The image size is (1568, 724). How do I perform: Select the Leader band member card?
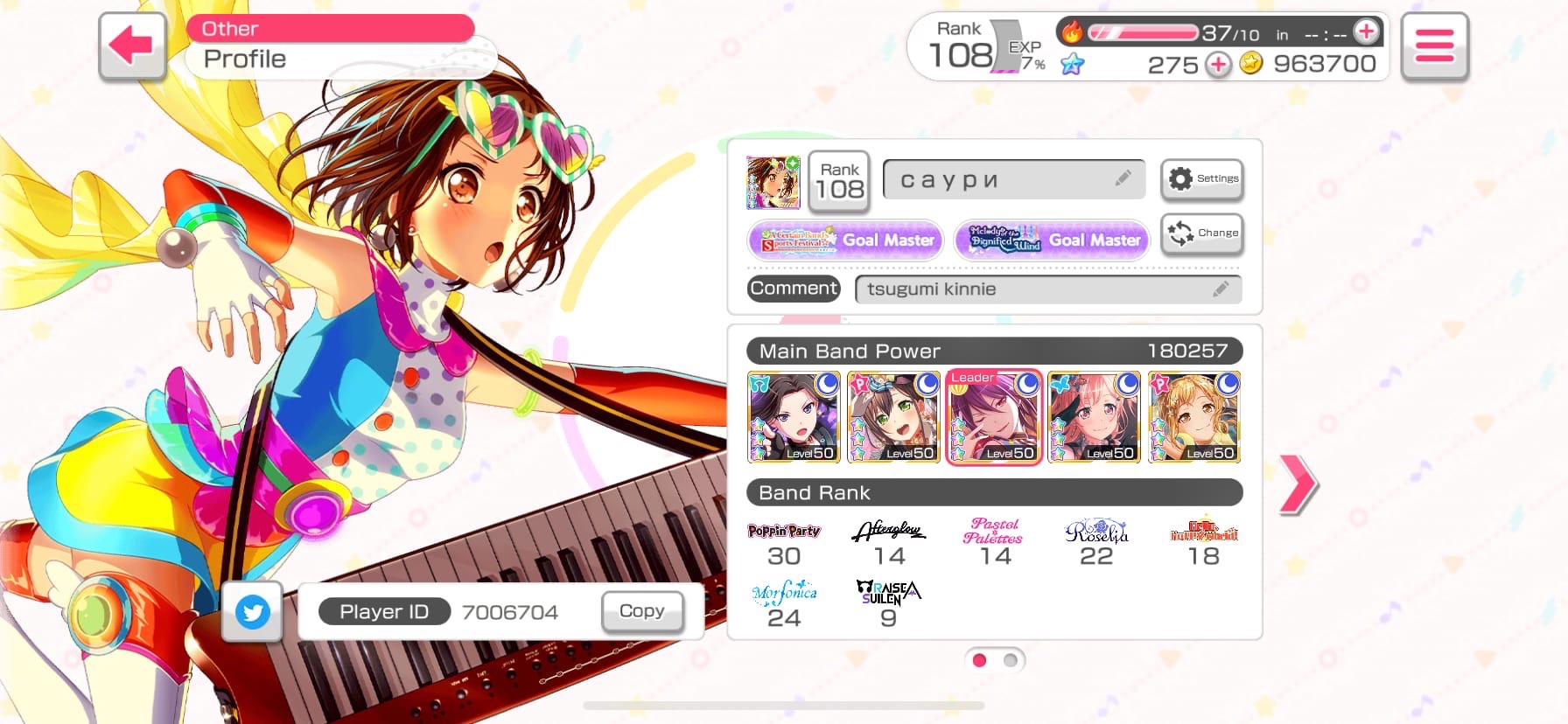click(994, 417)
